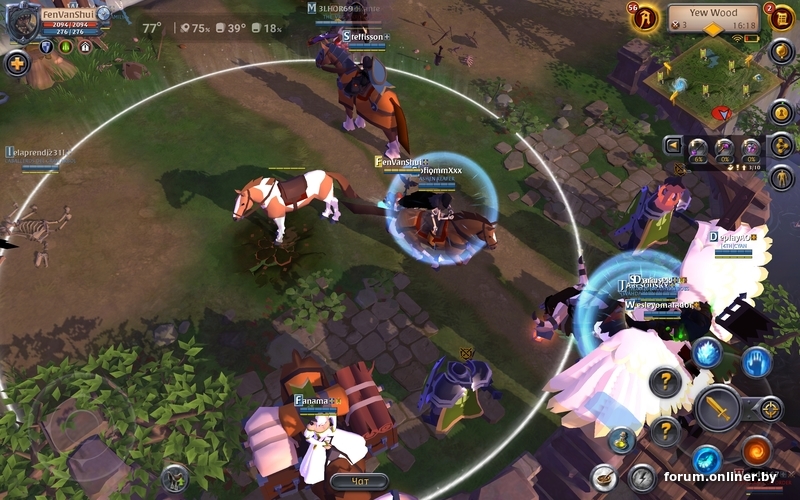Image resolution: width=800 pixels, height=500 pixels.
Task: Open the Destiny Board icon showing 56
Action: (645, 18)
